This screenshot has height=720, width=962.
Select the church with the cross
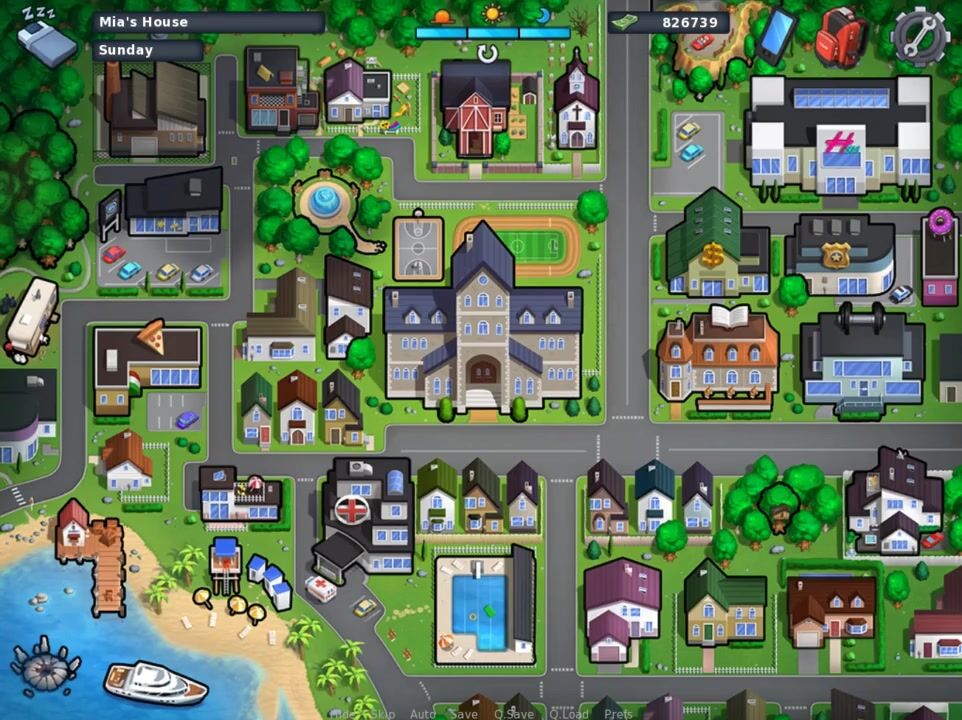click(x=576, y=105)
